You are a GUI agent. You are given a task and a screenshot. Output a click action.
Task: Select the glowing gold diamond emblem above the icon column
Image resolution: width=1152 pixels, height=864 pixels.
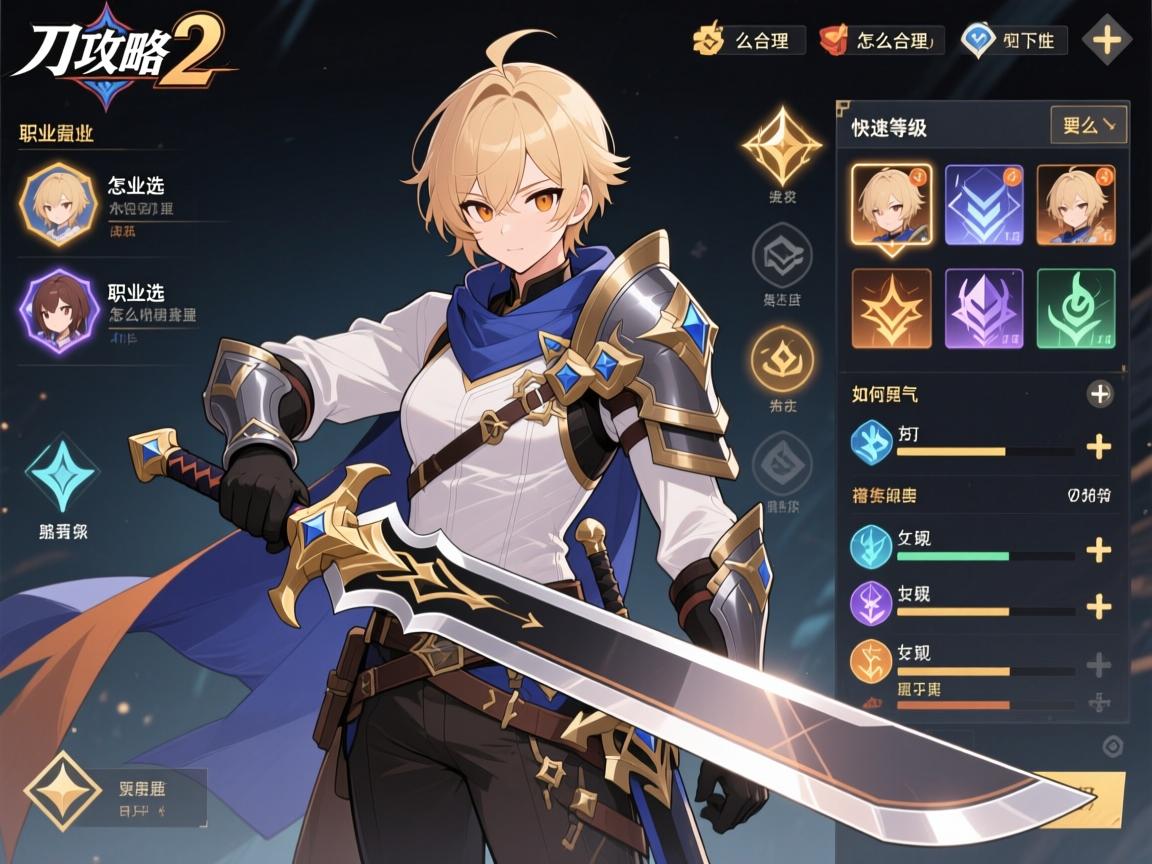(x=781, y=146)
